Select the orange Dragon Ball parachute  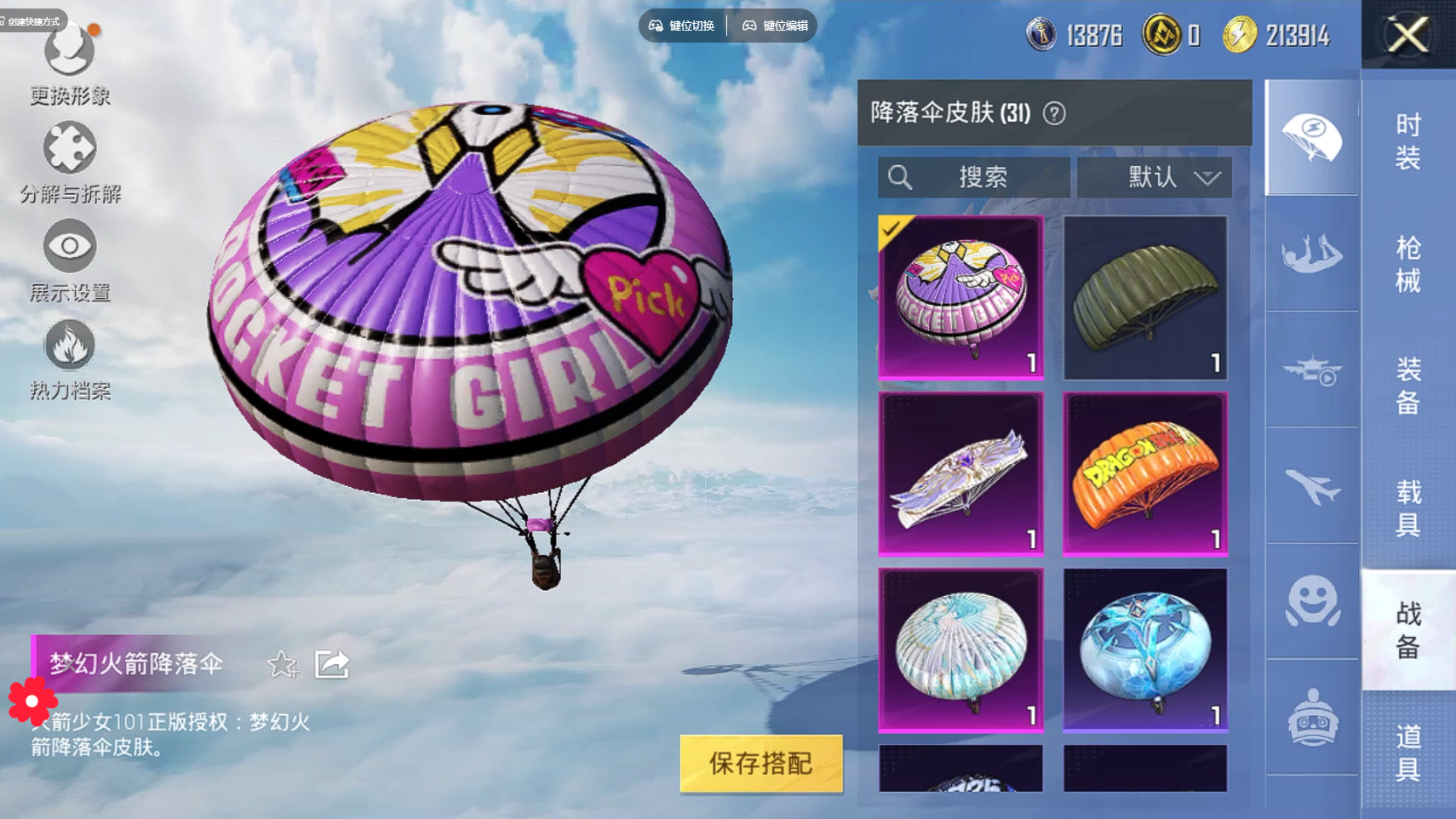click(x=1145, y=473)
